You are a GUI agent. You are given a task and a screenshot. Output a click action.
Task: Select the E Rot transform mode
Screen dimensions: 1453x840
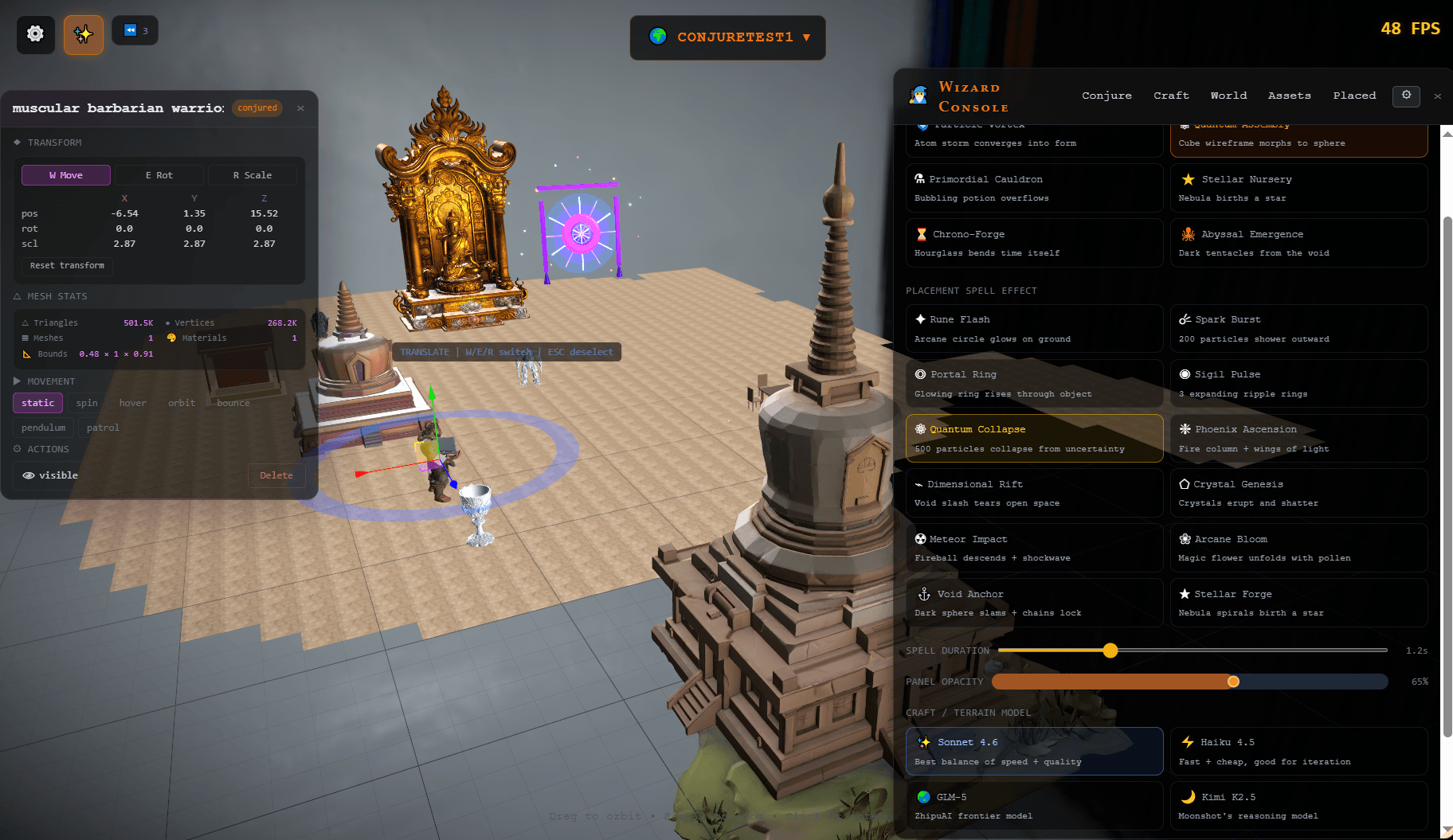(159, 175)
